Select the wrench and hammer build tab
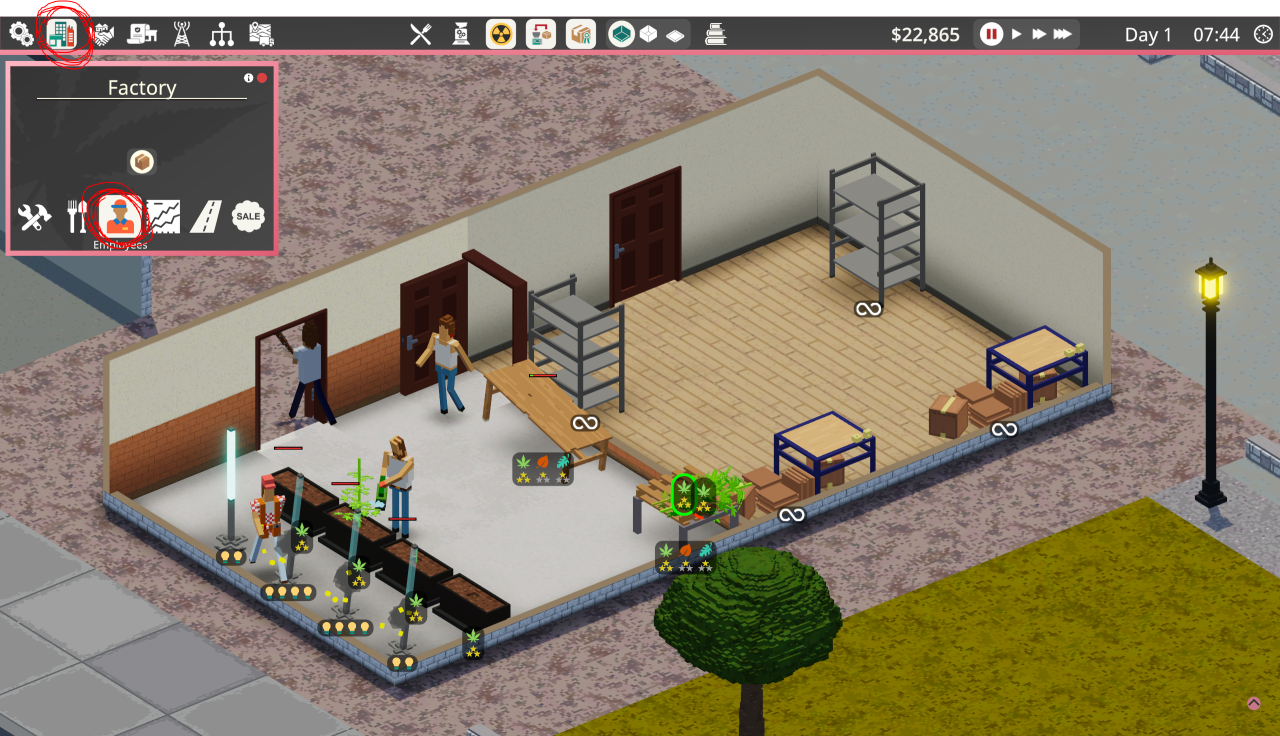The height and width of the screenshot is (736, 1280). click(35, 217)
